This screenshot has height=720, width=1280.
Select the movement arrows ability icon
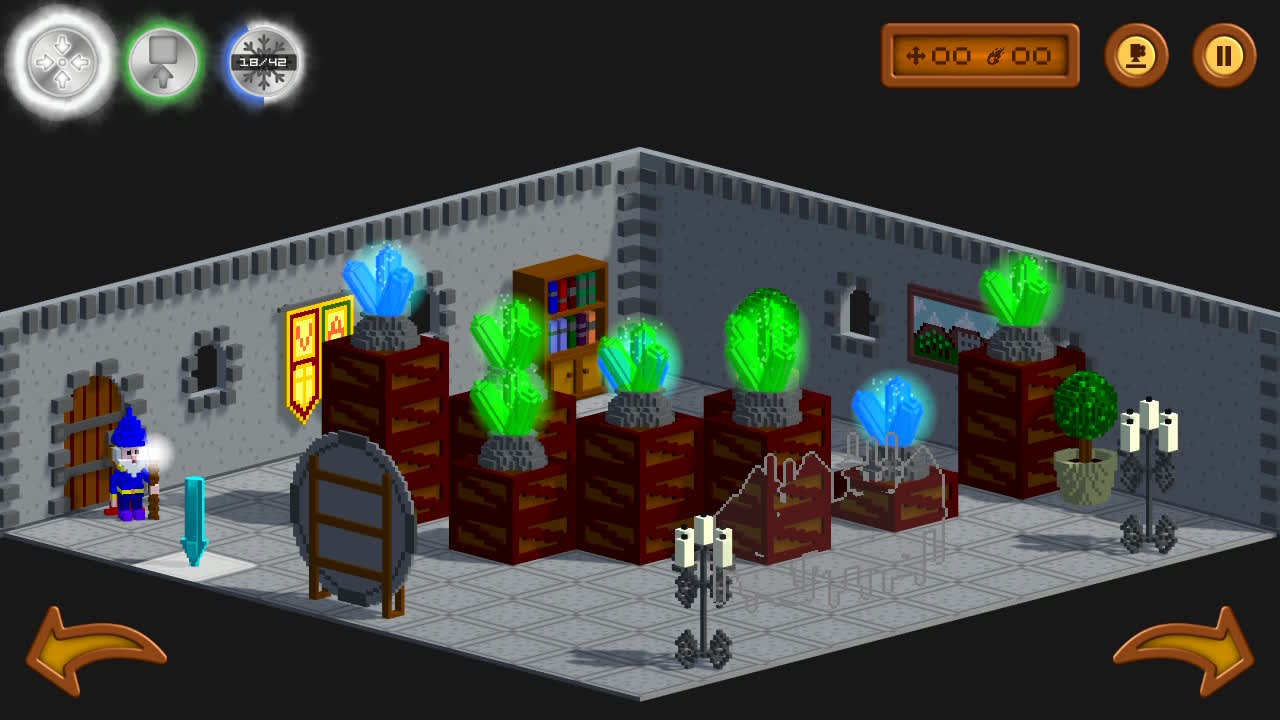tap(62, 60)
